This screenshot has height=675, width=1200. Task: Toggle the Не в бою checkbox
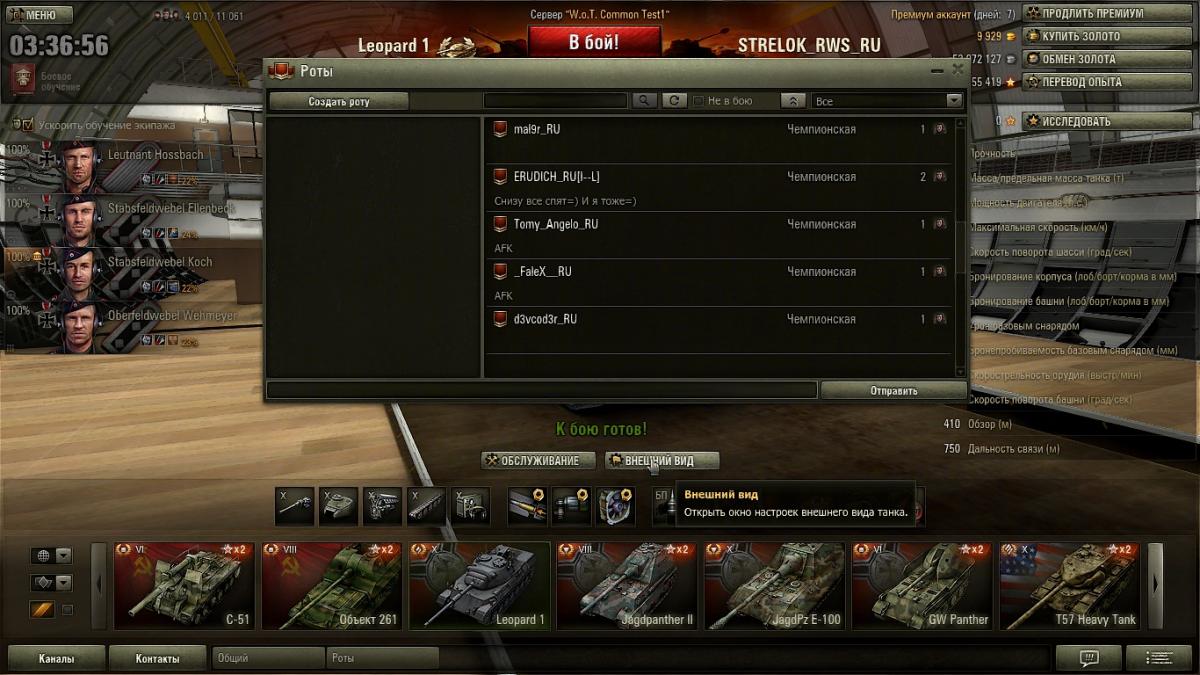(698, 101)
